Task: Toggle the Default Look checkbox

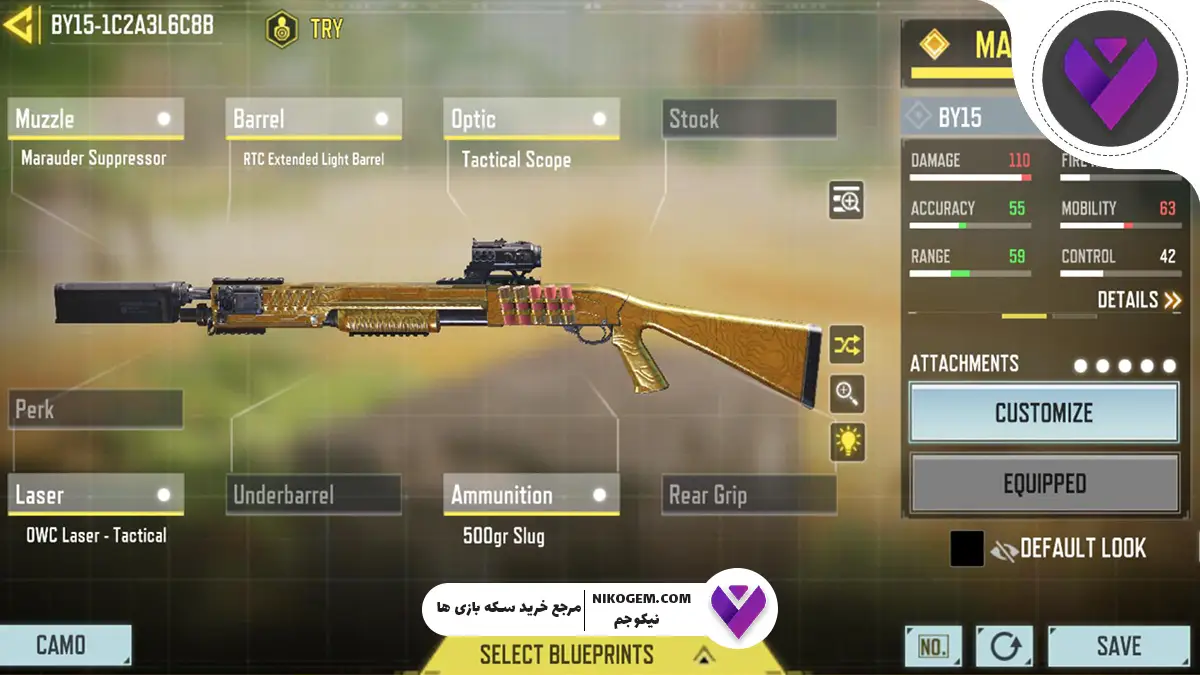Action: [x=967, y=548]
